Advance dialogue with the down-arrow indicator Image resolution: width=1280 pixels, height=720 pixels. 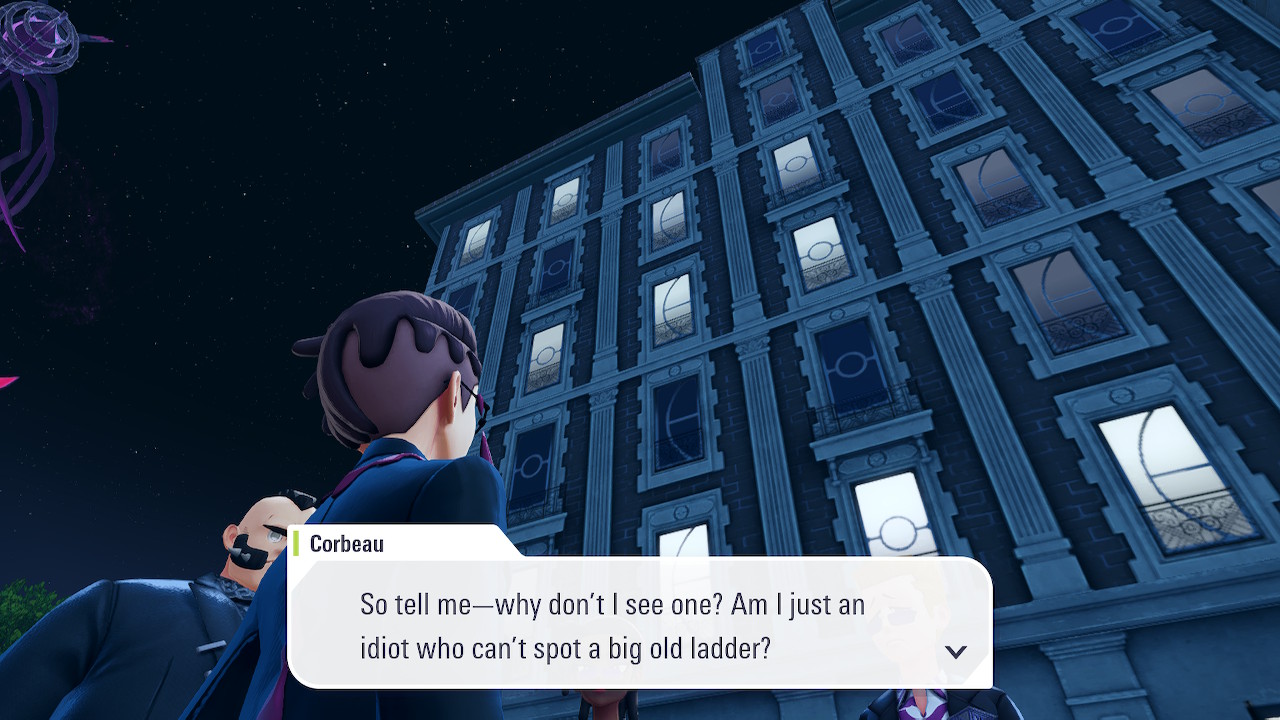[x=956, y=652]
